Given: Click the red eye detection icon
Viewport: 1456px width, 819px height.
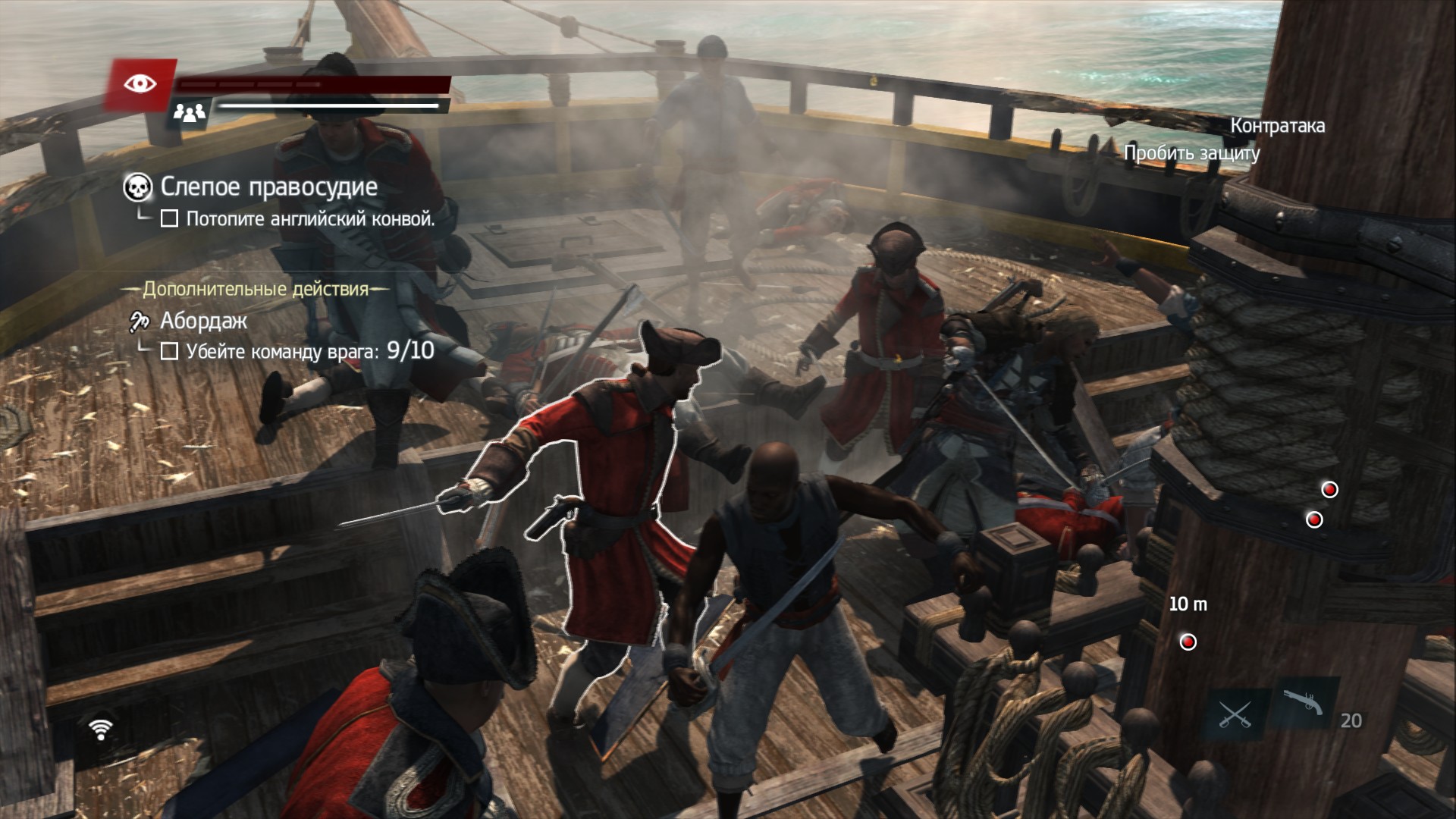Looking at the screenshot, I should pos(140,83).
